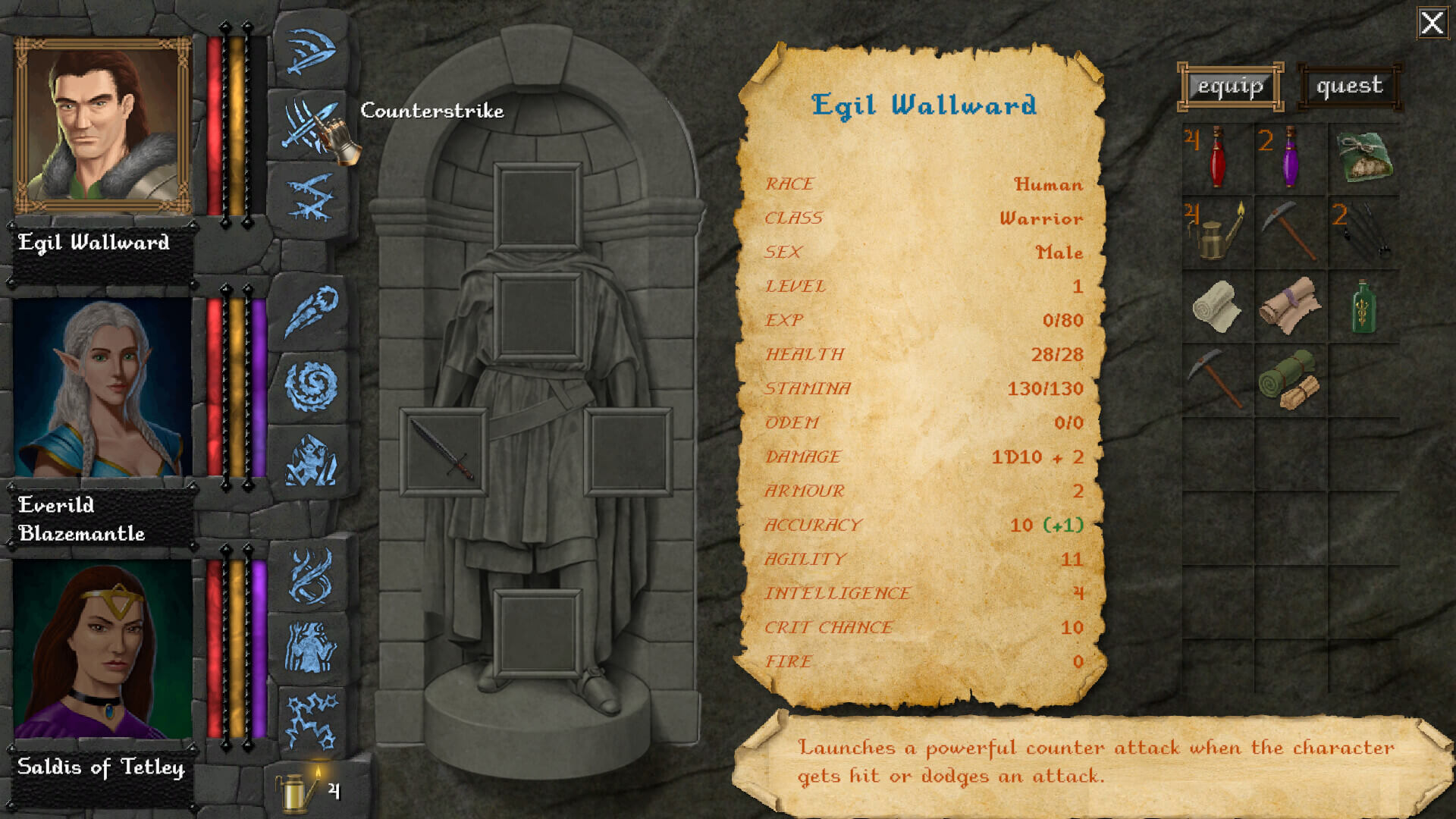
Task: Switch to the equip tab
Action: [x=1230, y=86]
